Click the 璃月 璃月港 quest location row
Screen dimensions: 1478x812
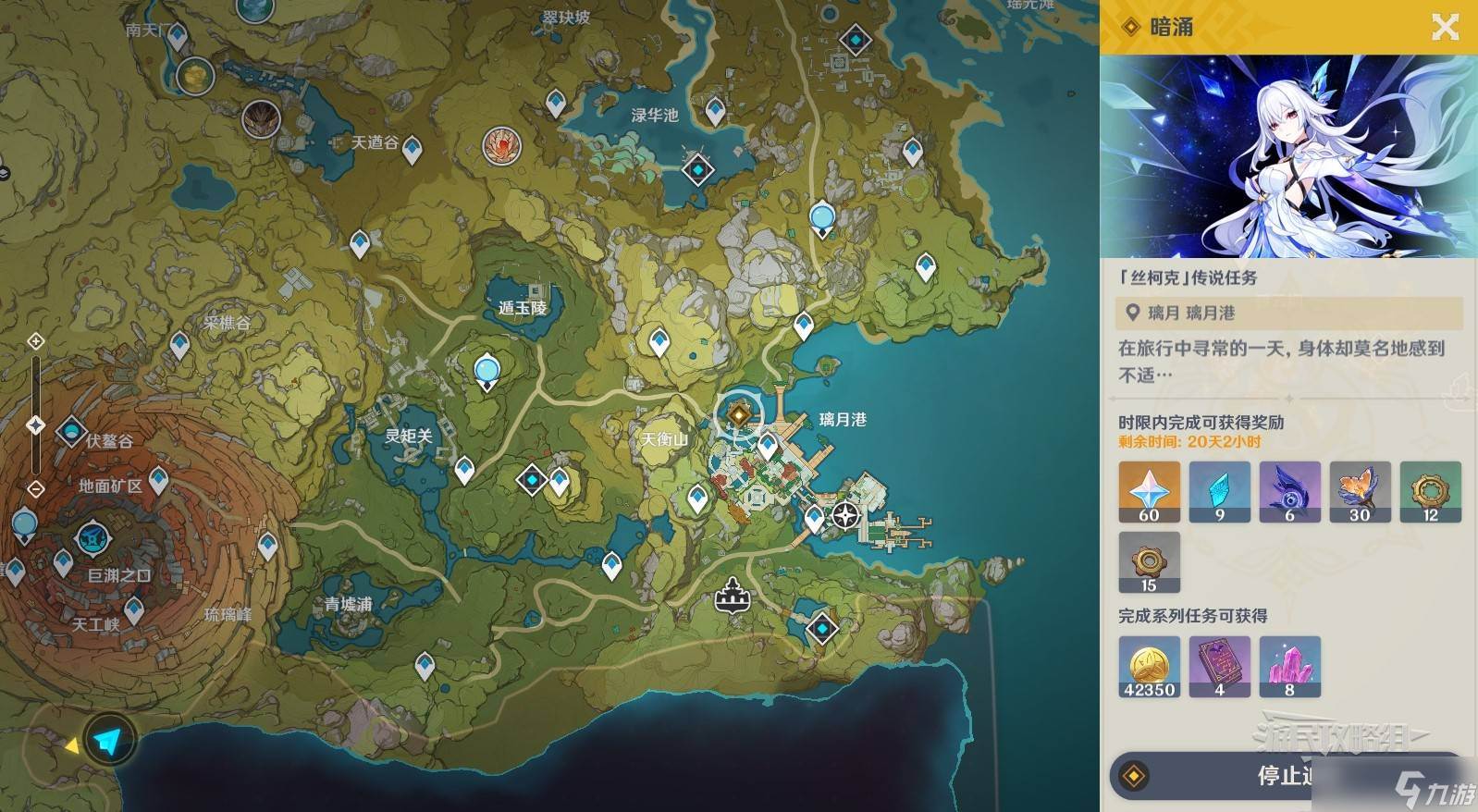[x=1288, y=313]
